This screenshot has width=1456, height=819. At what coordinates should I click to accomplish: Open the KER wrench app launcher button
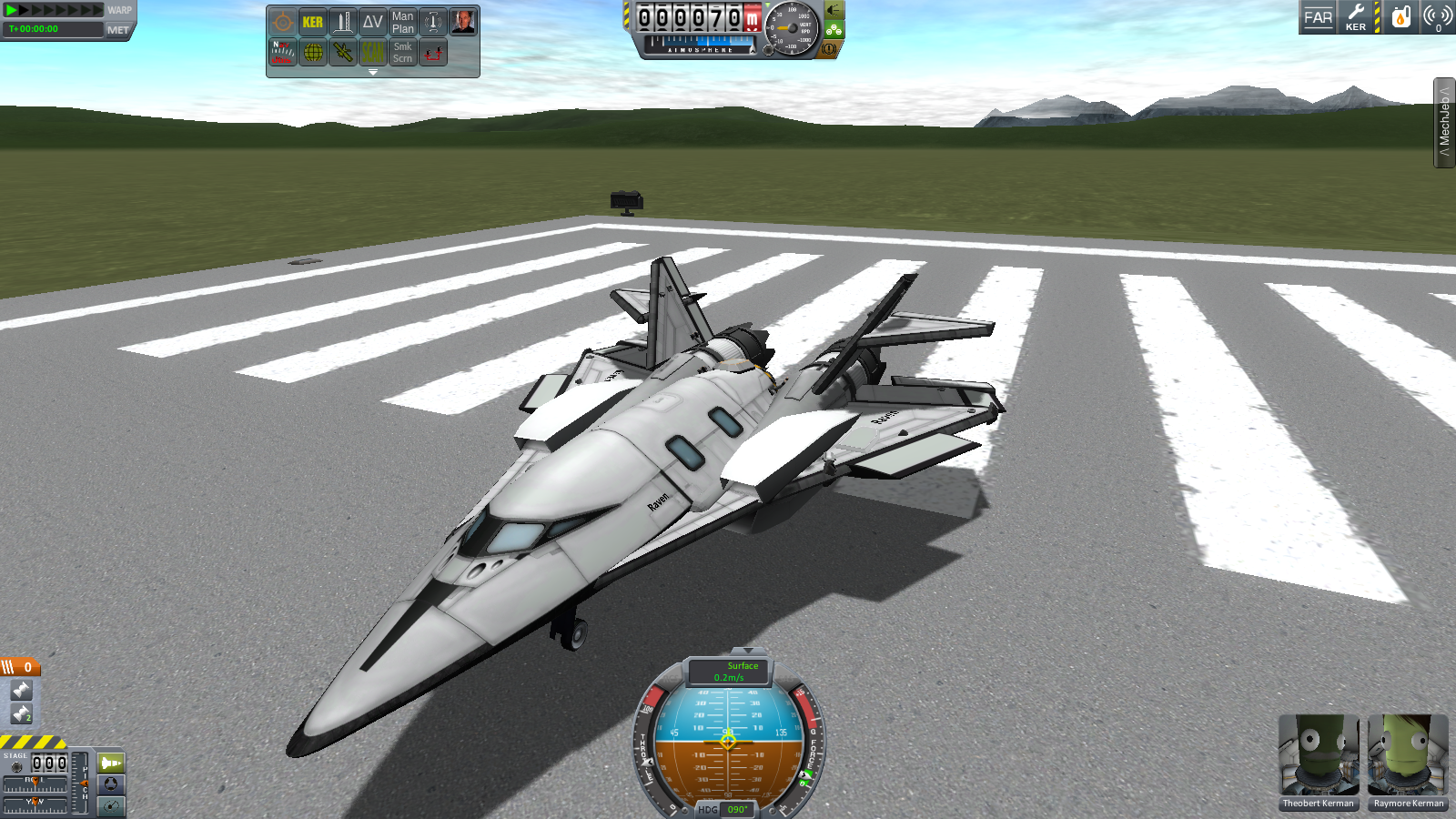tap(1356, 17)
